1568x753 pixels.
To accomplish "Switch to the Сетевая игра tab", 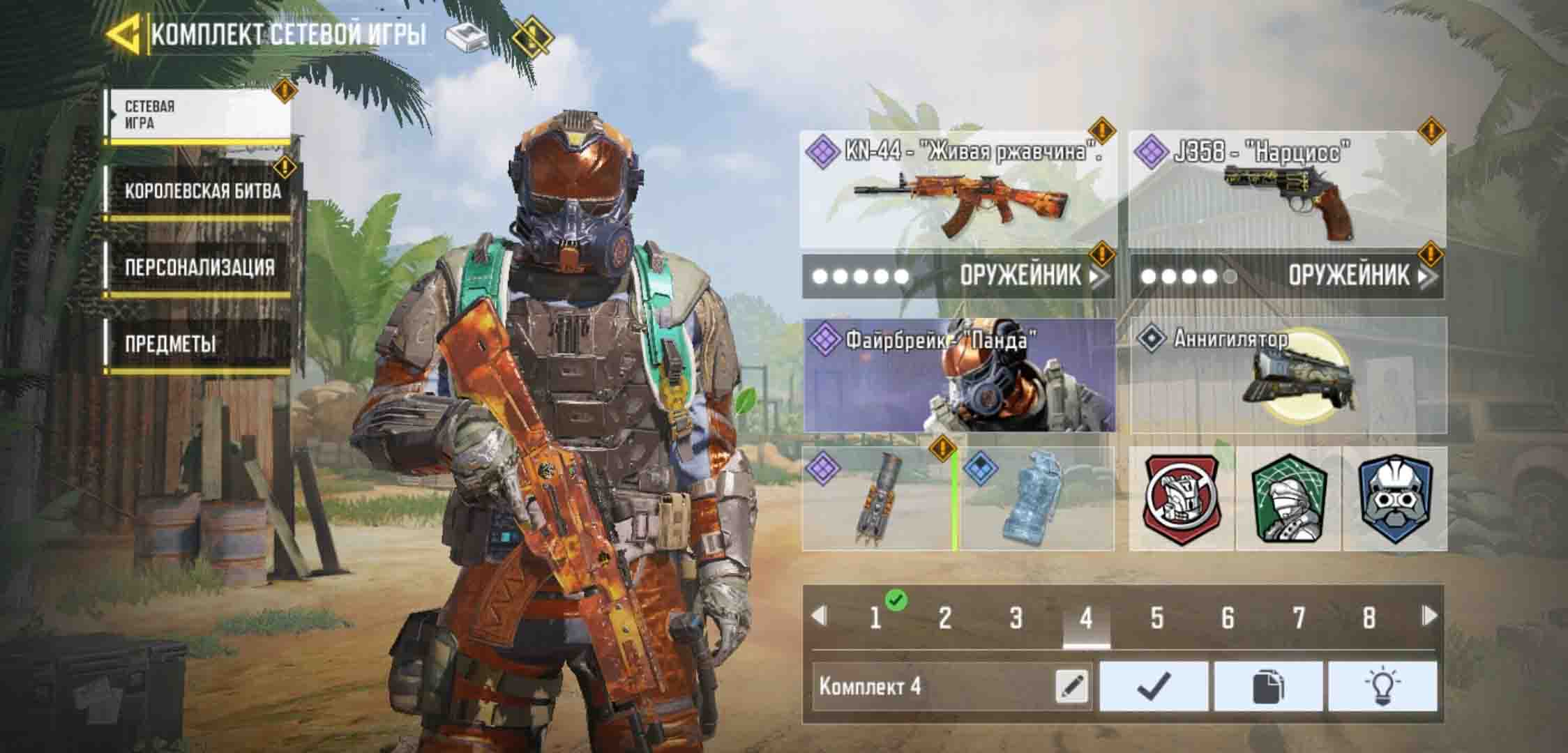I will click(198, 115).
